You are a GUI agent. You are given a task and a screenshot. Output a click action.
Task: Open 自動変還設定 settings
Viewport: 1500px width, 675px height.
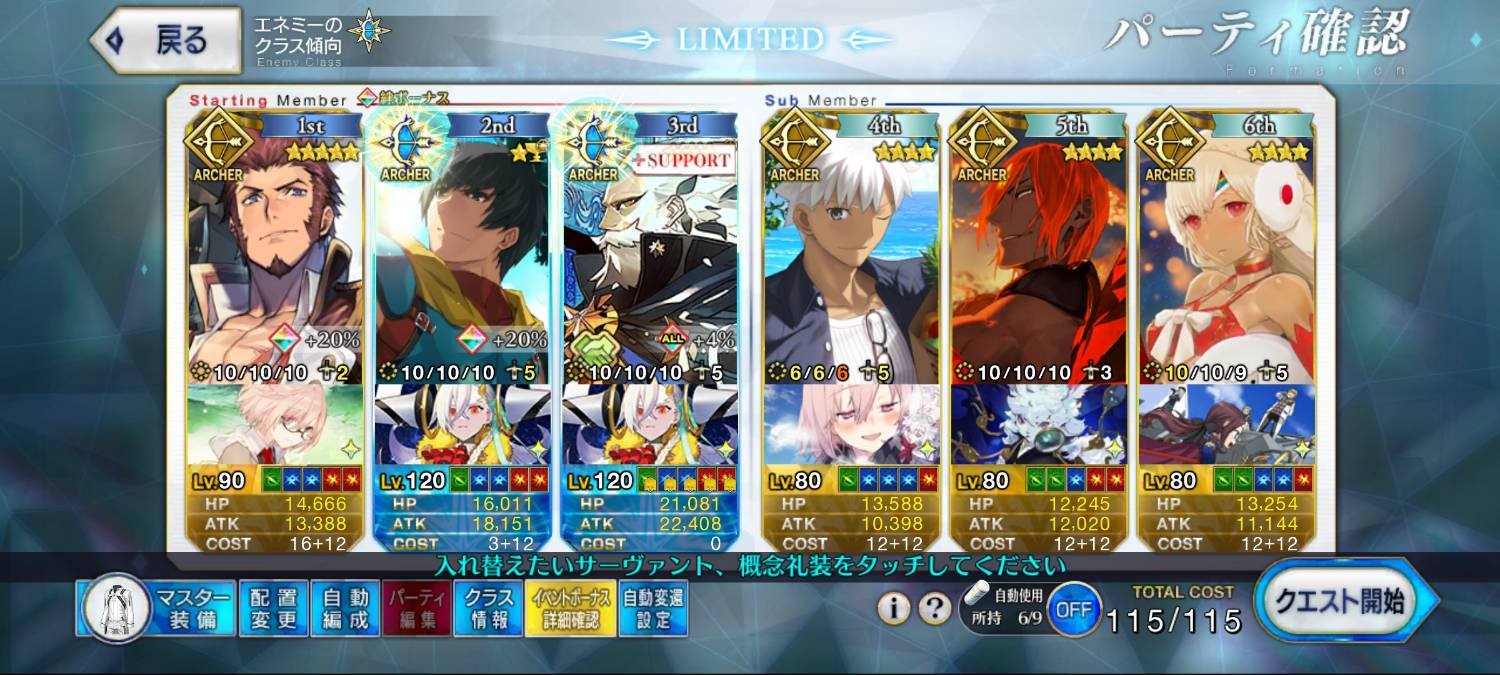click(653, 608)
